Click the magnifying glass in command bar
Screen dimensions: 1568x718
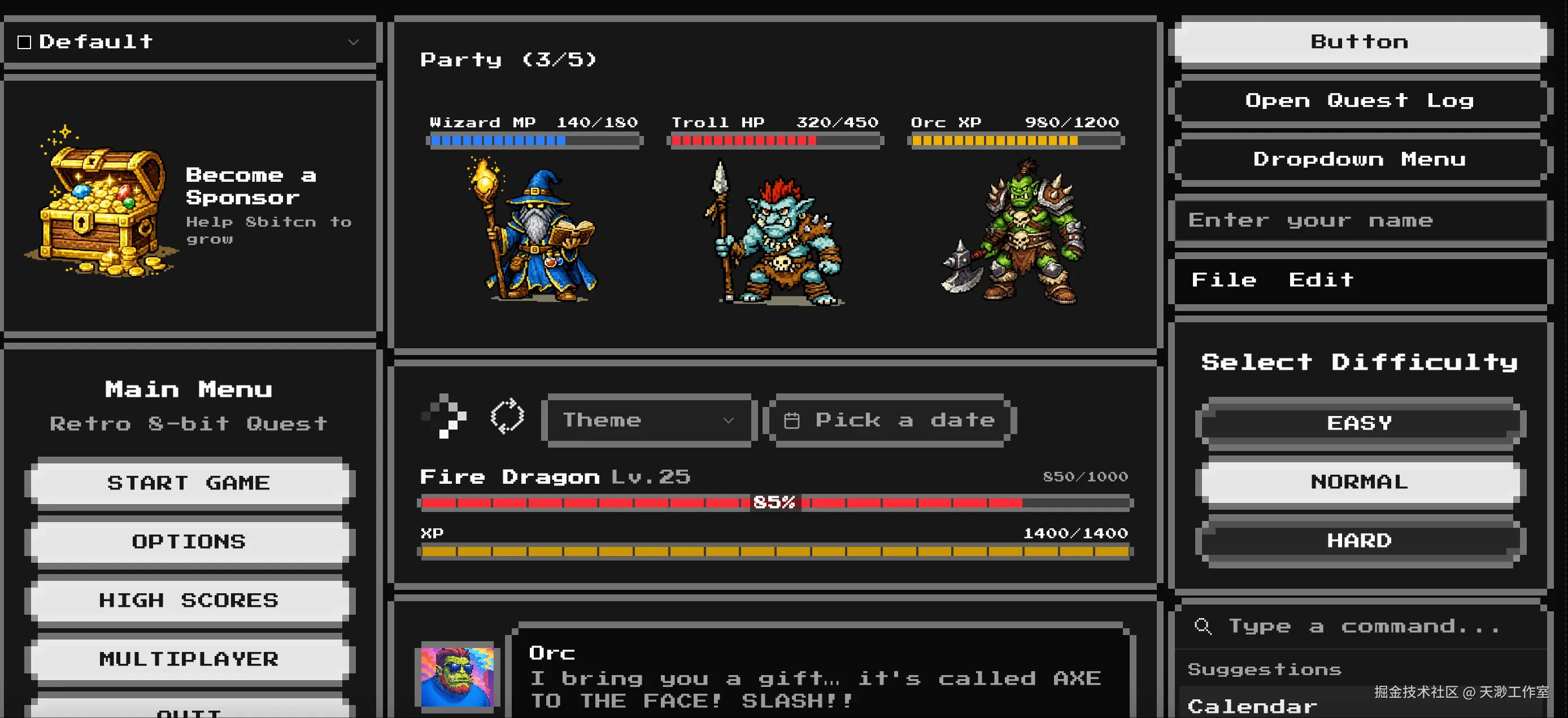click(x=1203, y=626)
